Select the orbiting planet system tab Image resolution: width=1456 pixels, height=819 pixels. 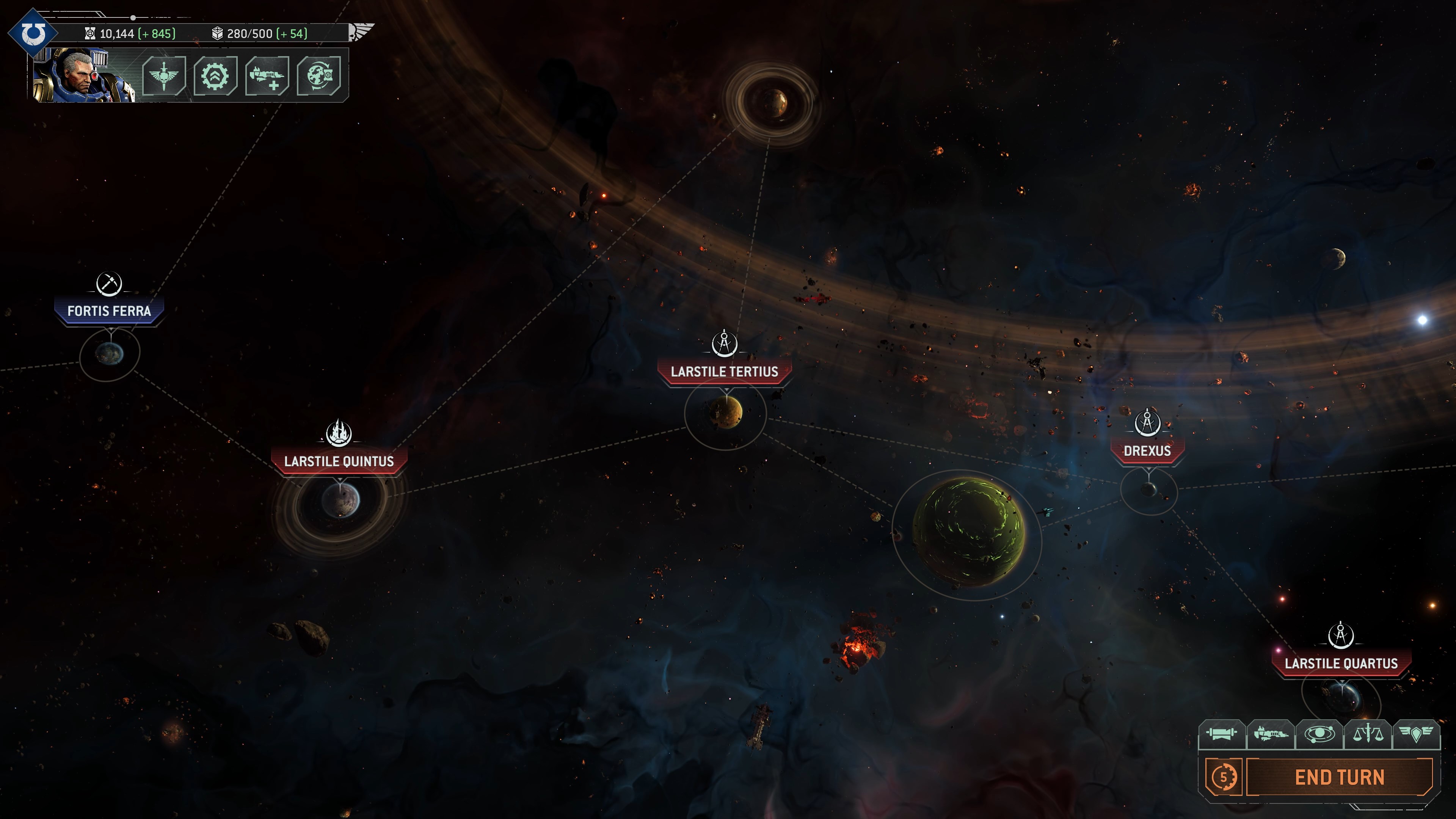click(x=1320, y=734)
